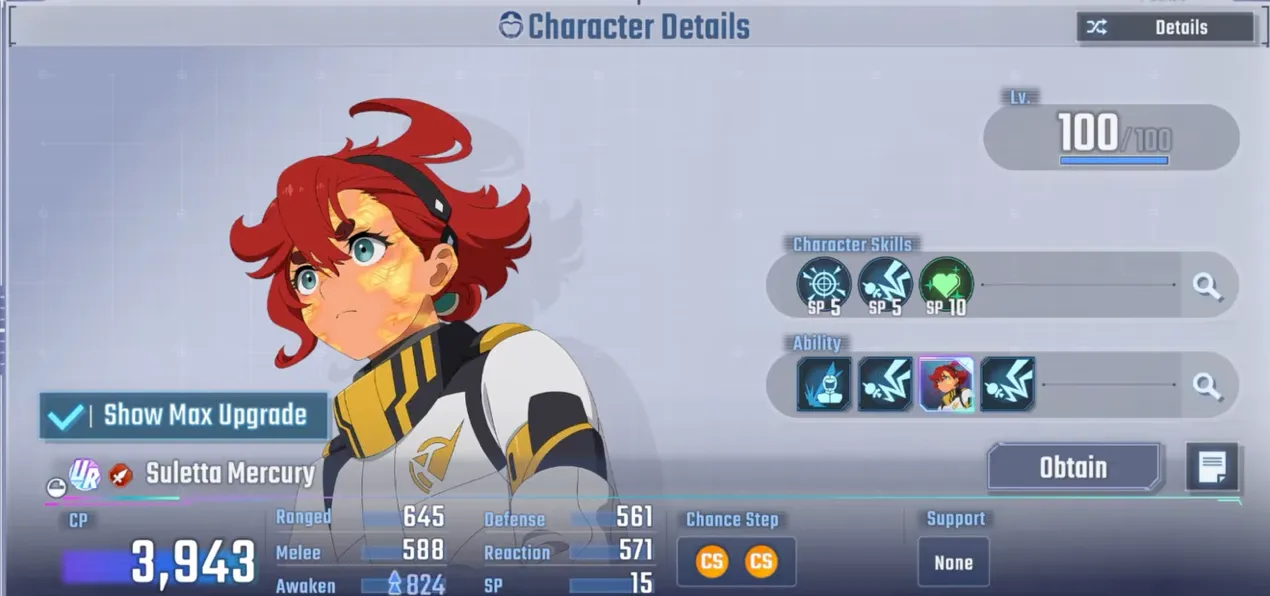Screen dimensions: 1270x596
Task: Open the Ability row magnifying glass
Action: tap(1207, 385)
